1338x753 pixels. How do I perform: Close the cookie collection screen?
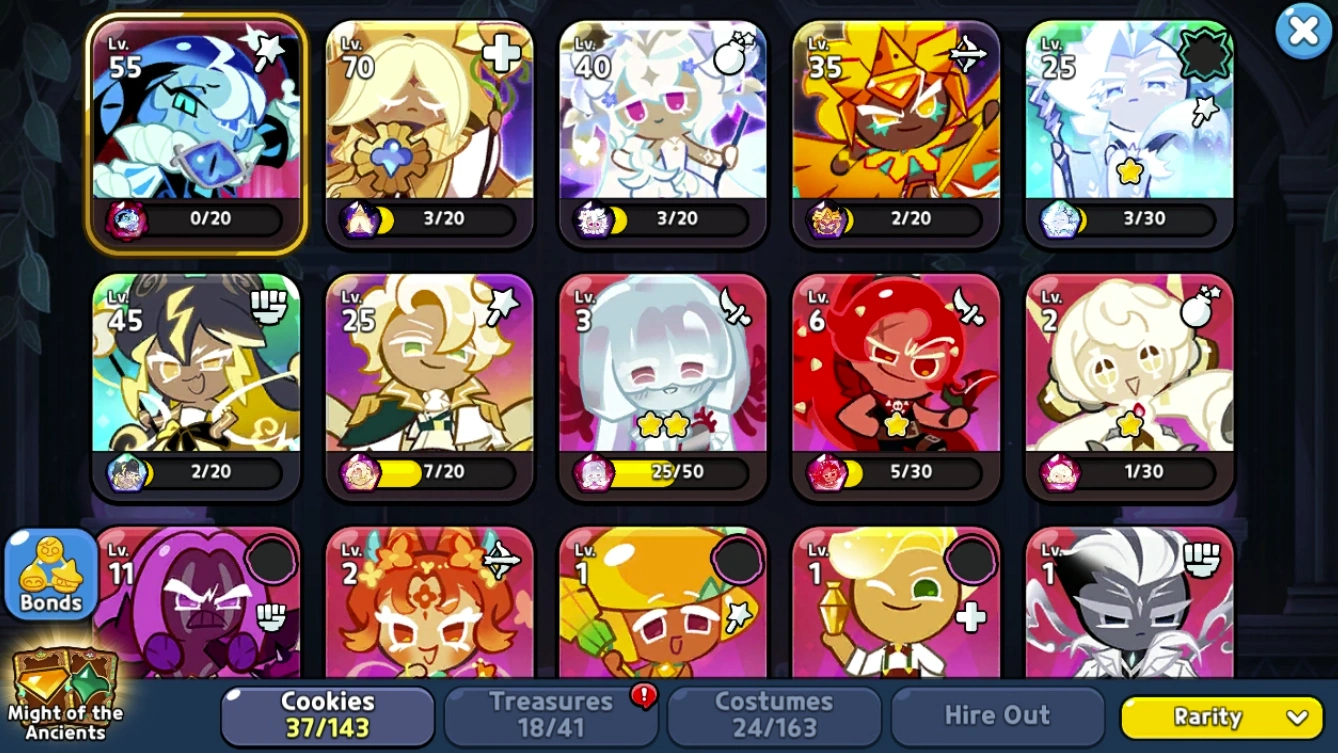[1304, 30]
